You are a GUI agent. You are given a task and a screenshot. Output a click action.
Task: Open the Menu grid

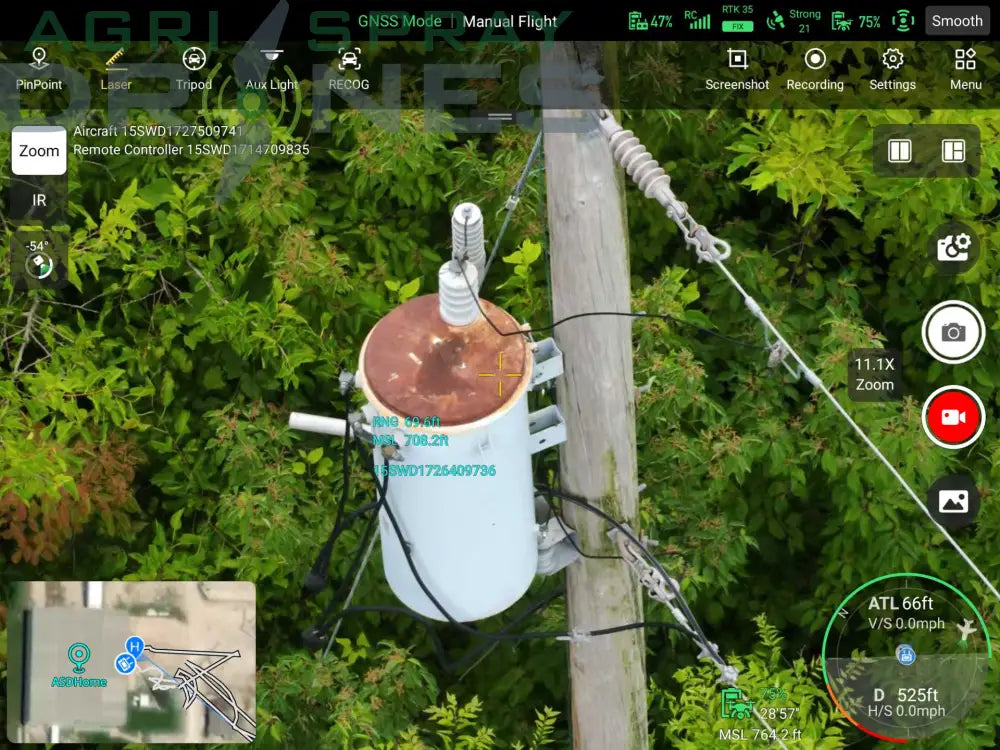[x=965, y=68]
